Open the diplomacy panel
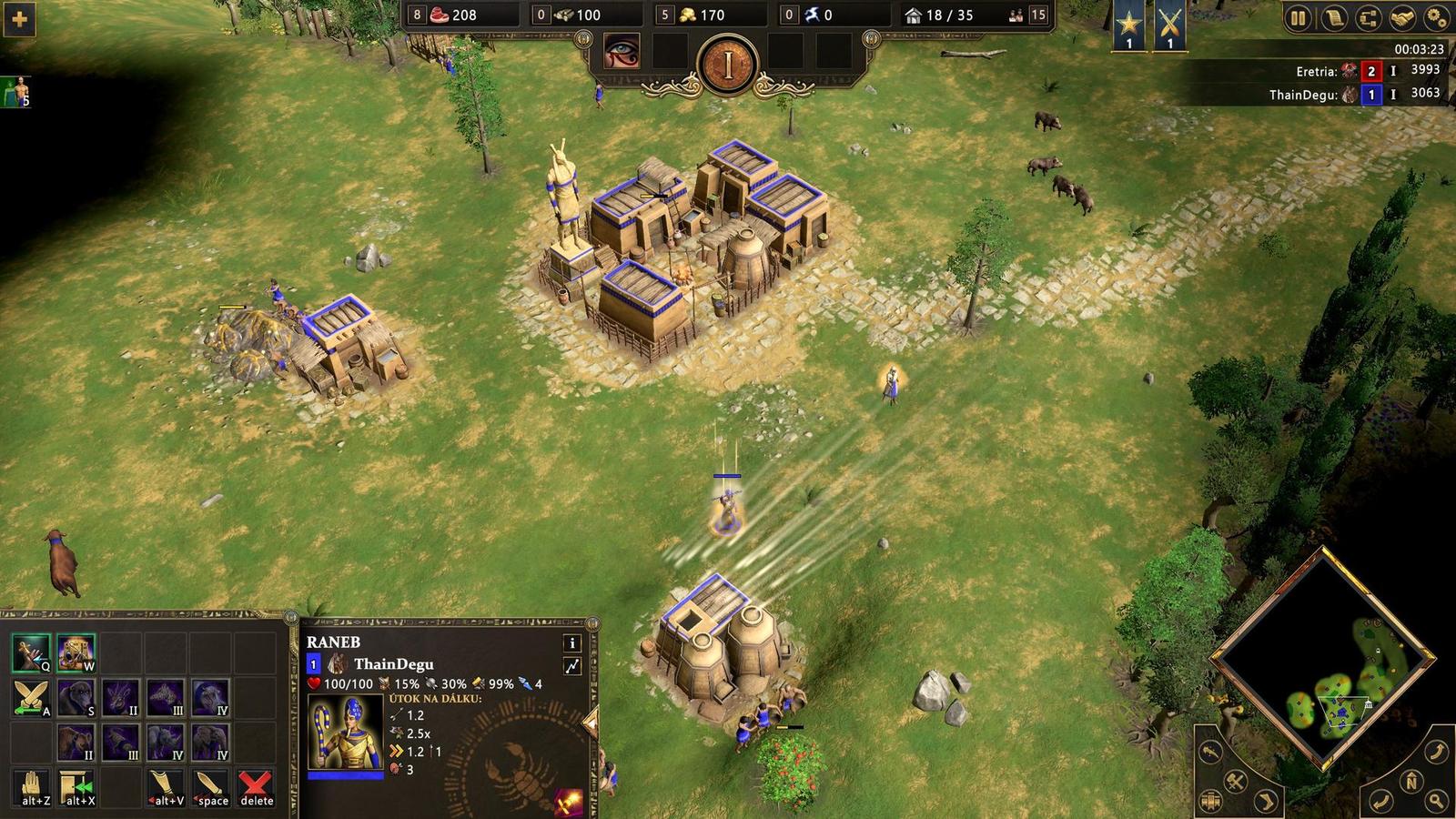Screen dimensions: 1456x819 click(x=1401, y=16)
